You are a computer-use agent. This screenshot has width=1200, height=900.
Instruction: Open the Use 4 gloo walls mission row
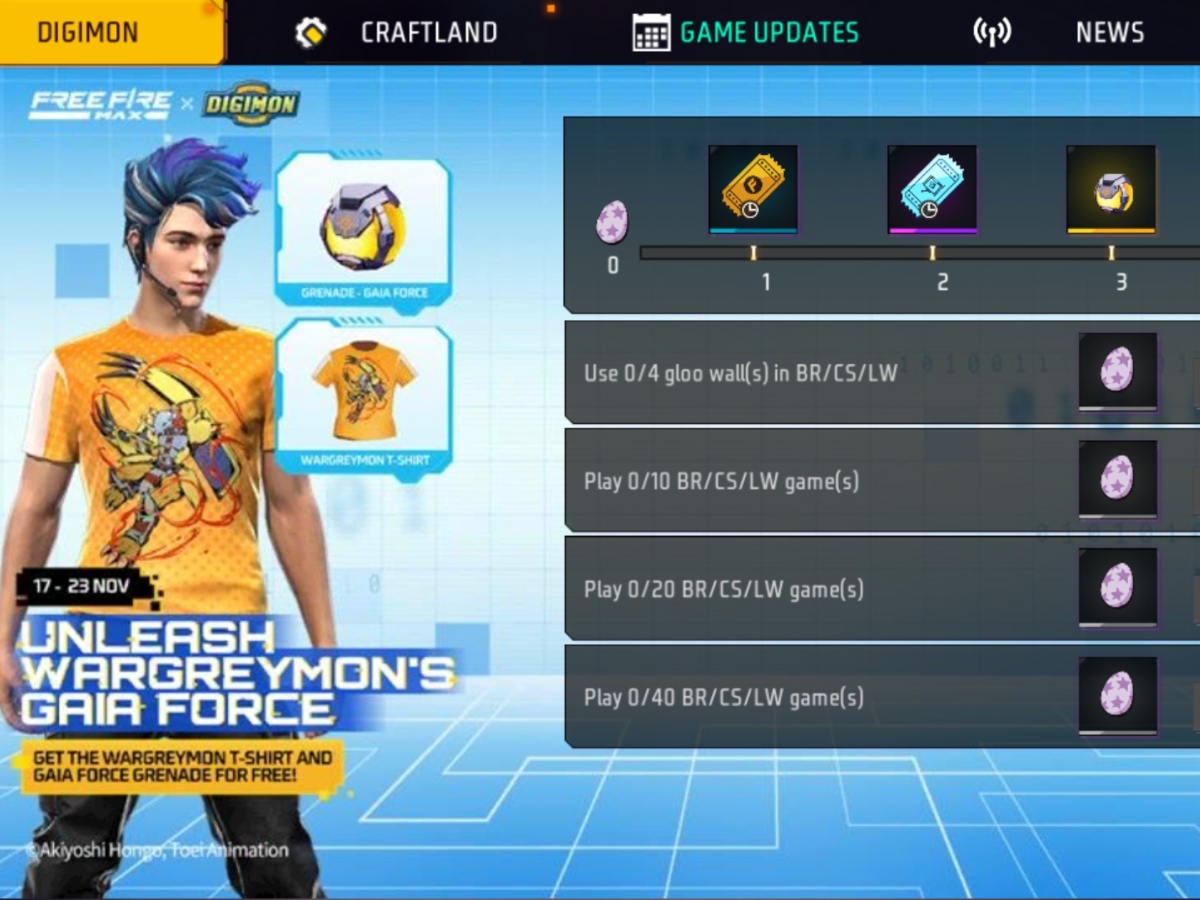(800, 373)
